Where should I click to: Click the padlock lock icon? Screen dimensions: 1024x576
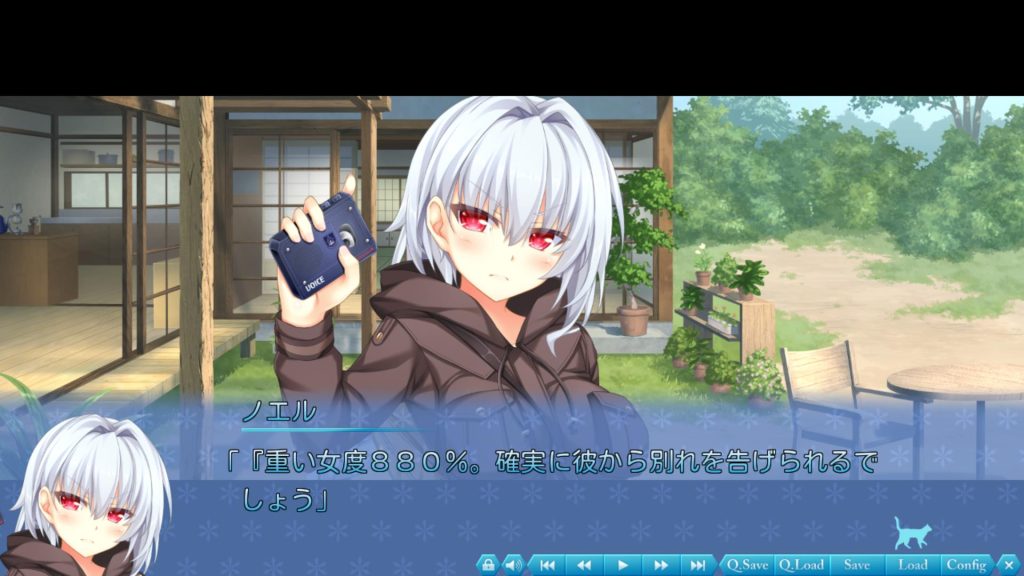point(487,565)
